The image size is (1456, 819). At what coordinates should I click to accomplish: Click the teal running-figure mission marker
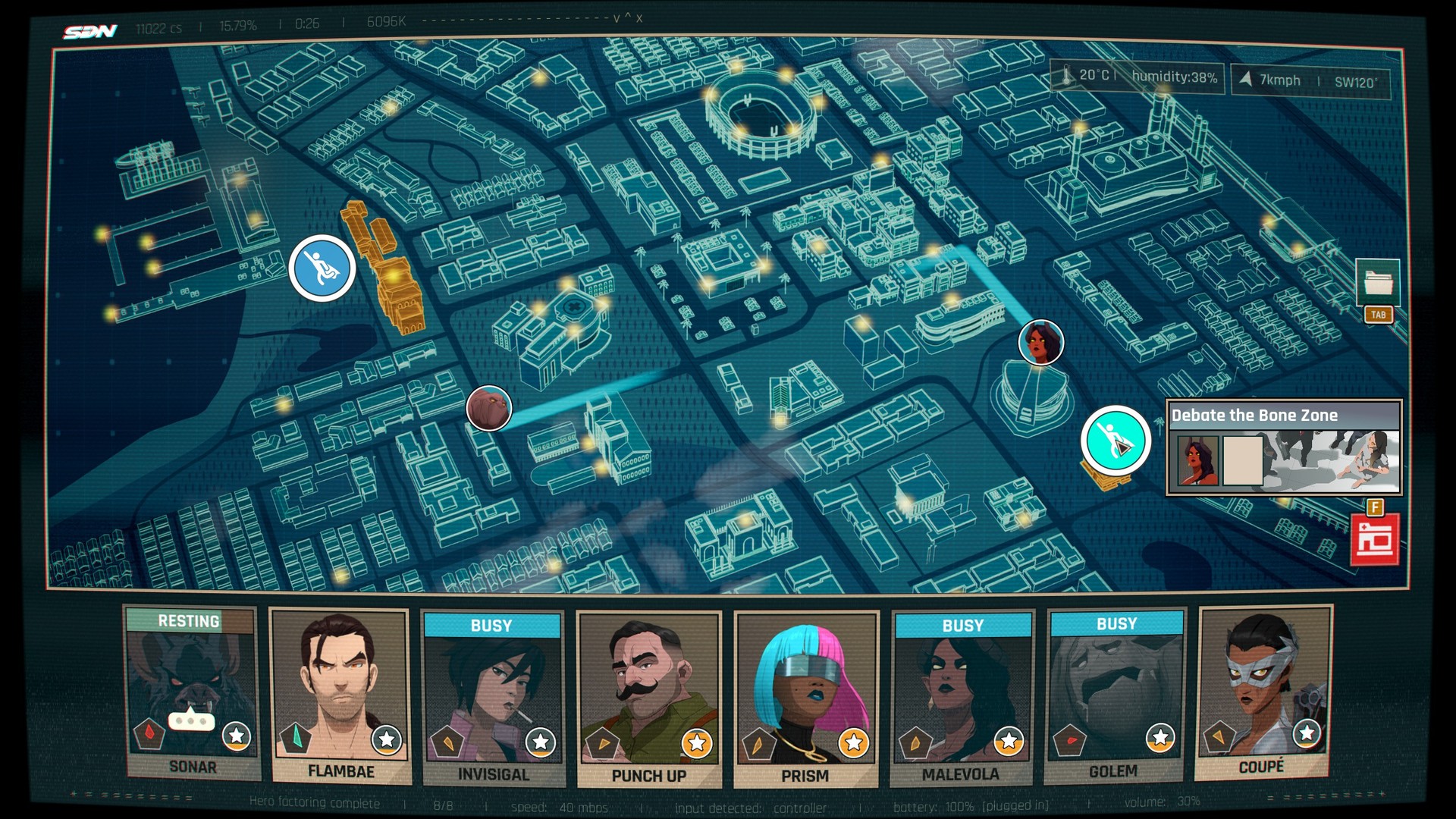pos(1116,441)
